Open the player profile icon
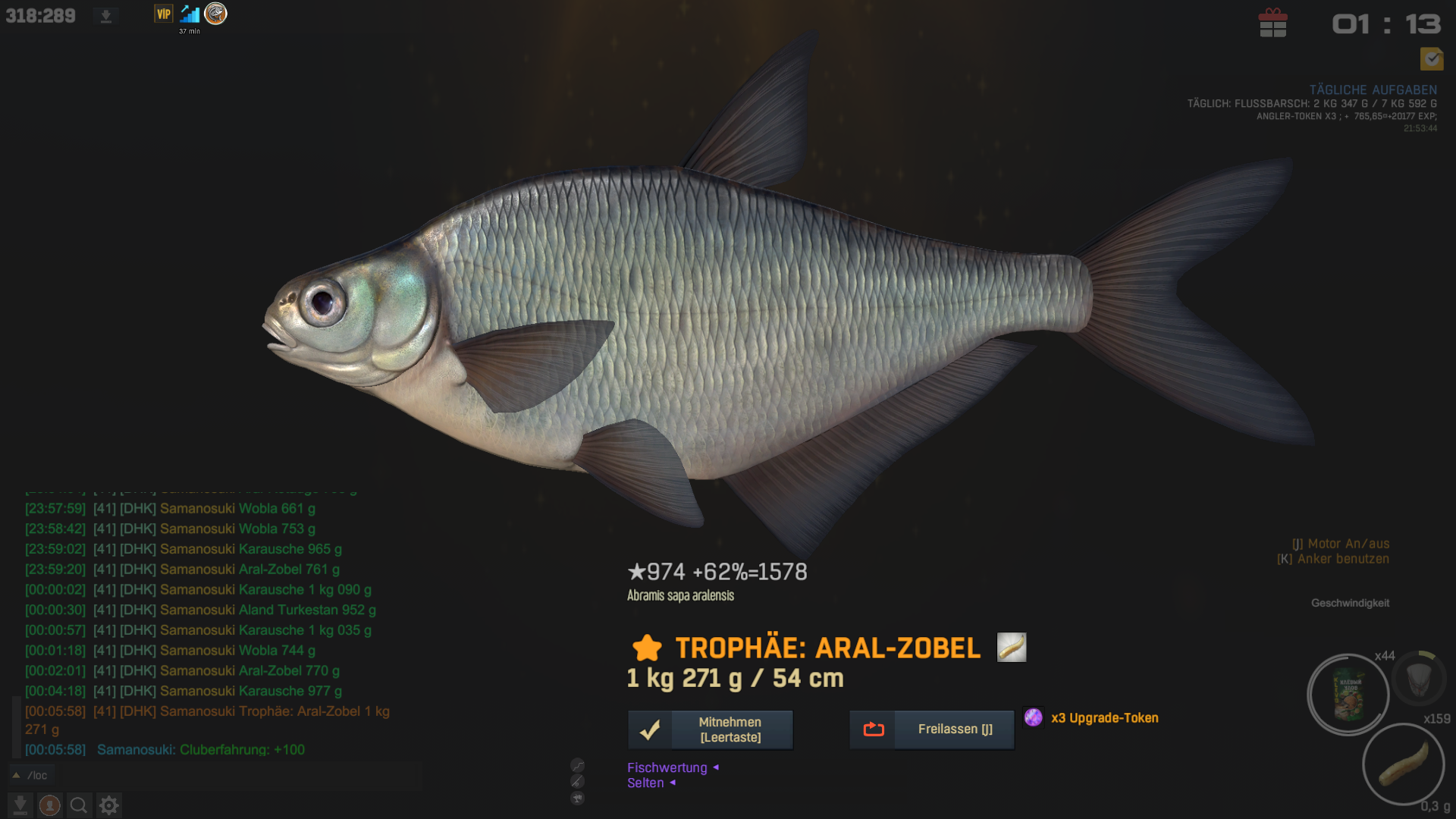Image resolution: width=1456 pixels, height=819 pixels. tap(50, 805)
